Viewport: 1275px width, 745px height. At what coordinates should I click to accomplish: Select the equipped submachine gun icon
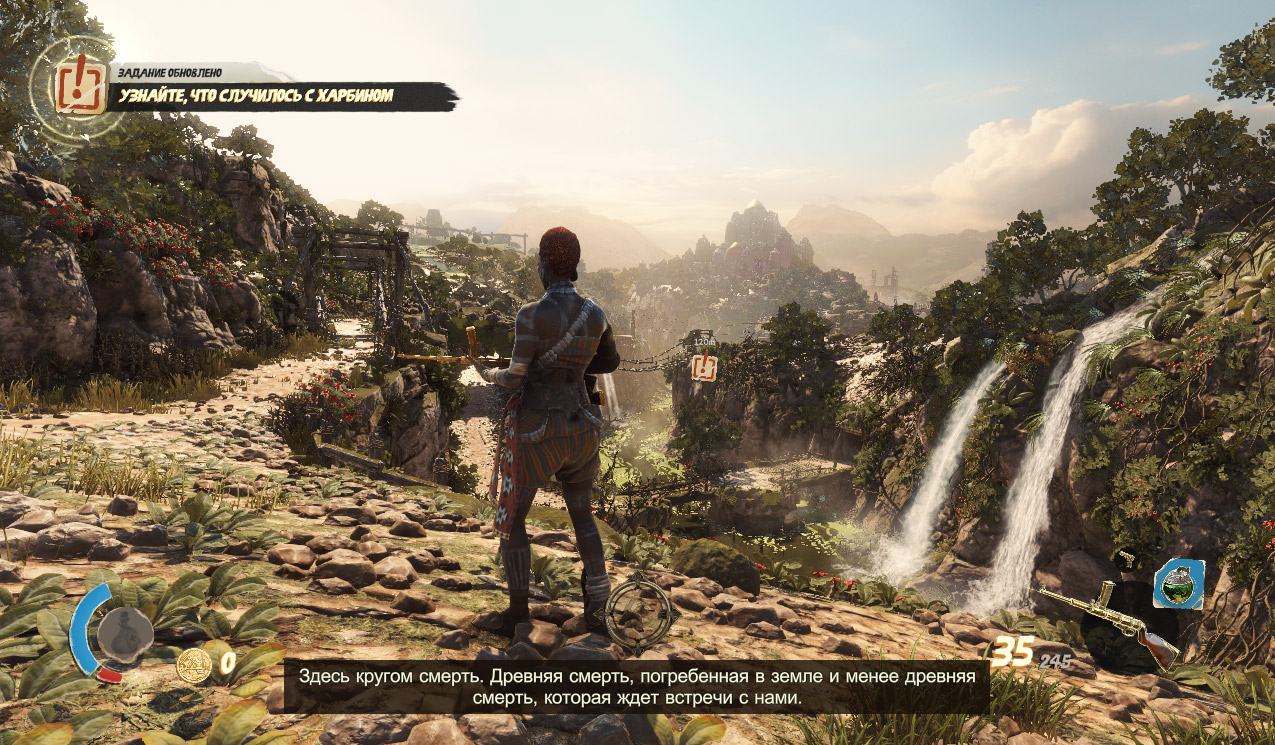click(x=1110, y=621)
